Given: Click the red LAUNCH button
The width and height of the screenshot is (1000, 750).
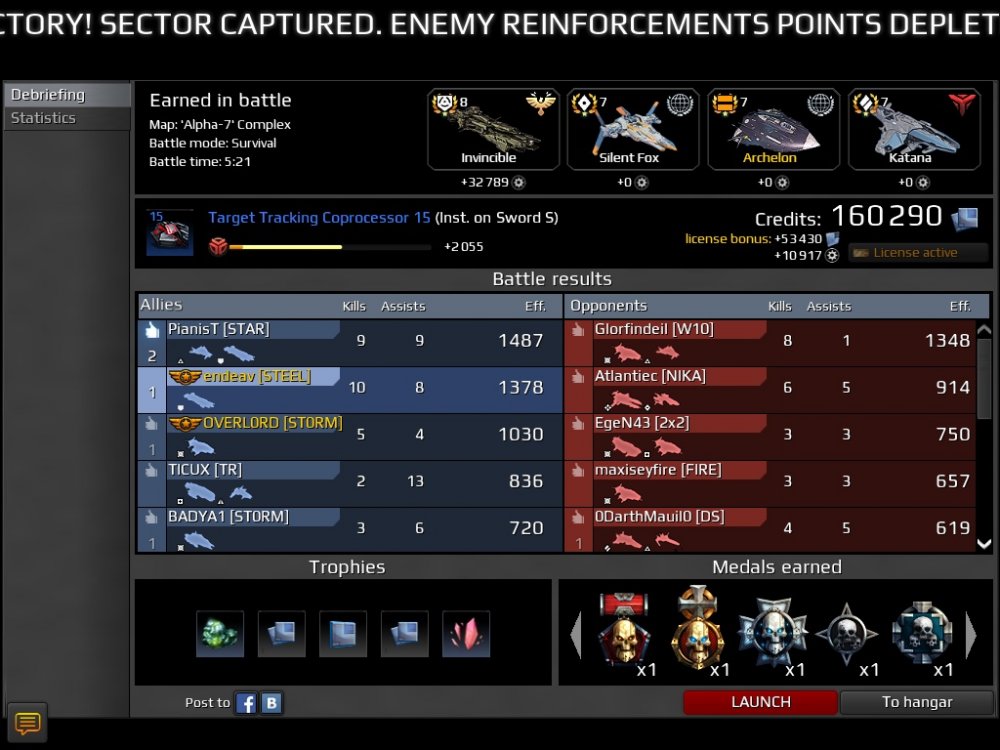Looking at the screenshot, I should coord(760,702).
